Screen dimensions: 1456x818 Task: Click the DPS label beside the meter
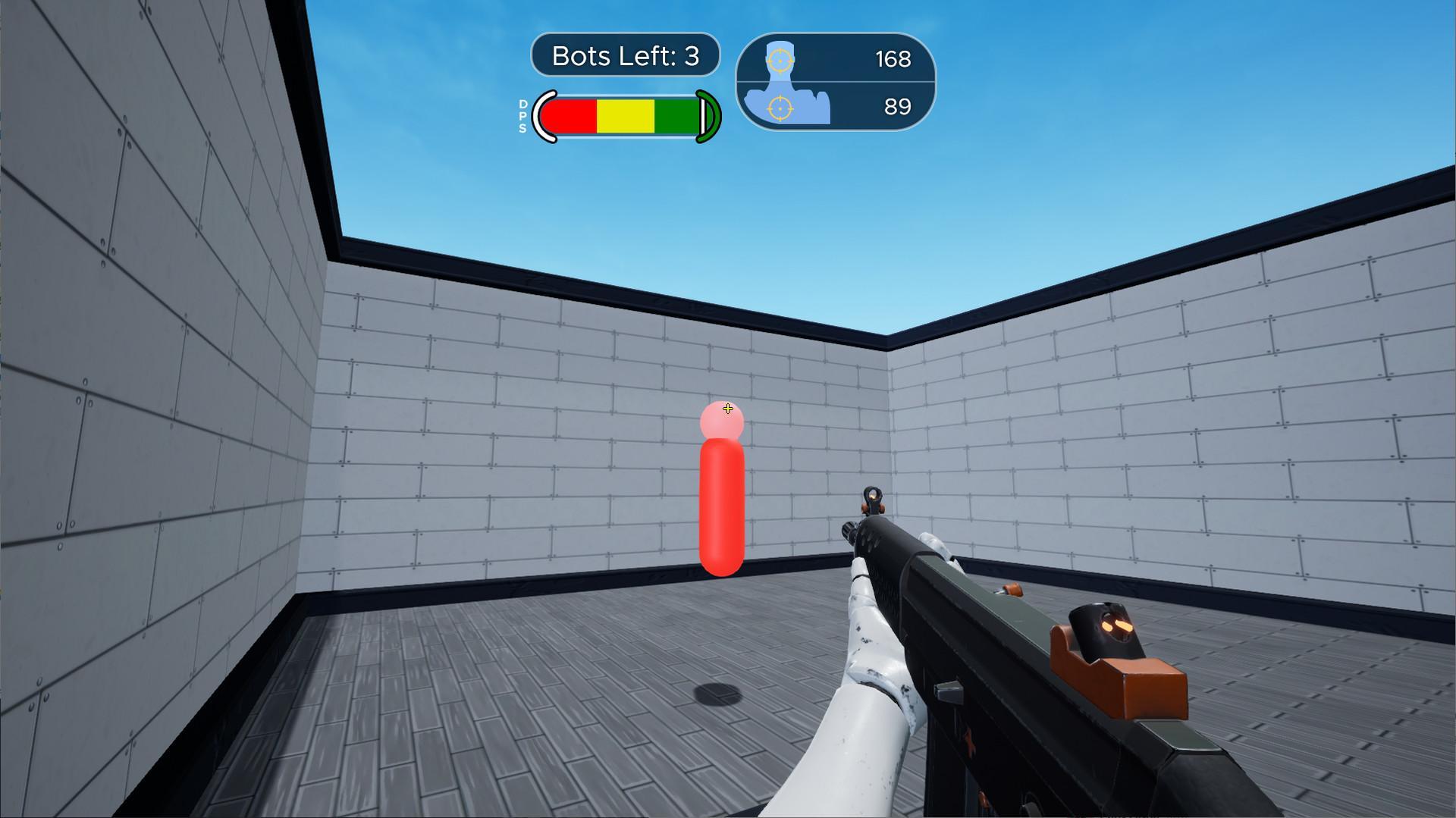(x=522, y=115)
